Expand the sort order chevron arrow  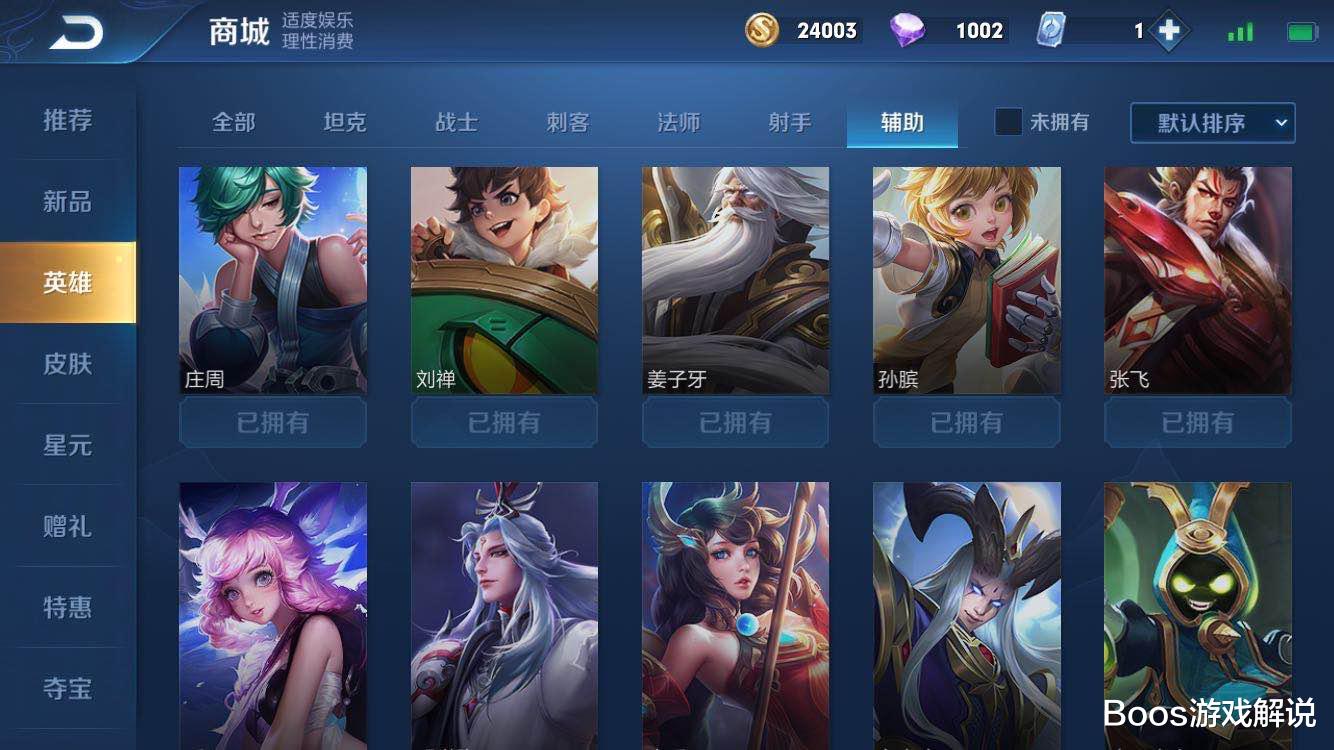click(x=1283, y=122)
